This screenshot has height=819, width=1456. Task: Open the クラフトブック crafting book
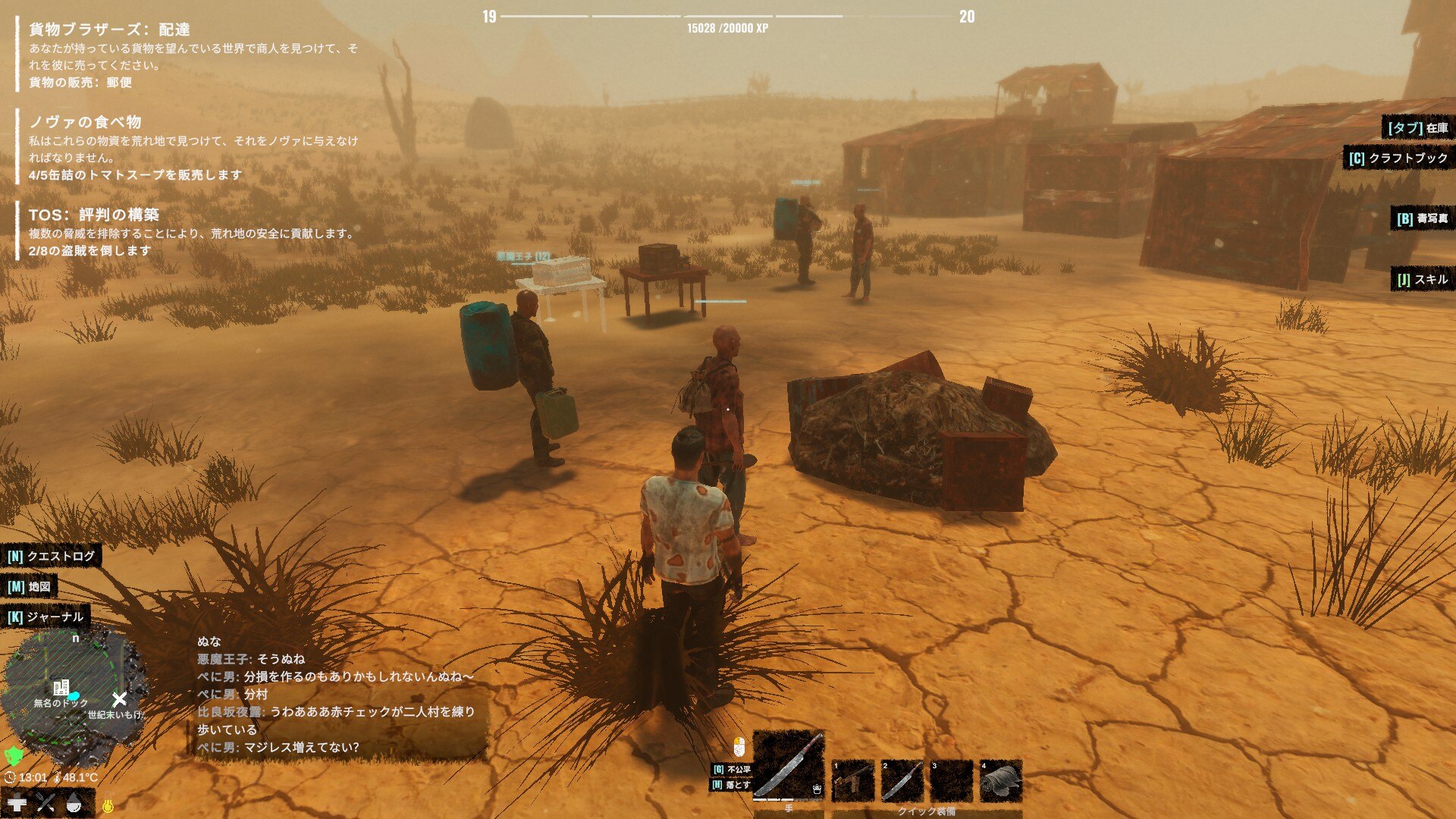[x=1398, y=158]
